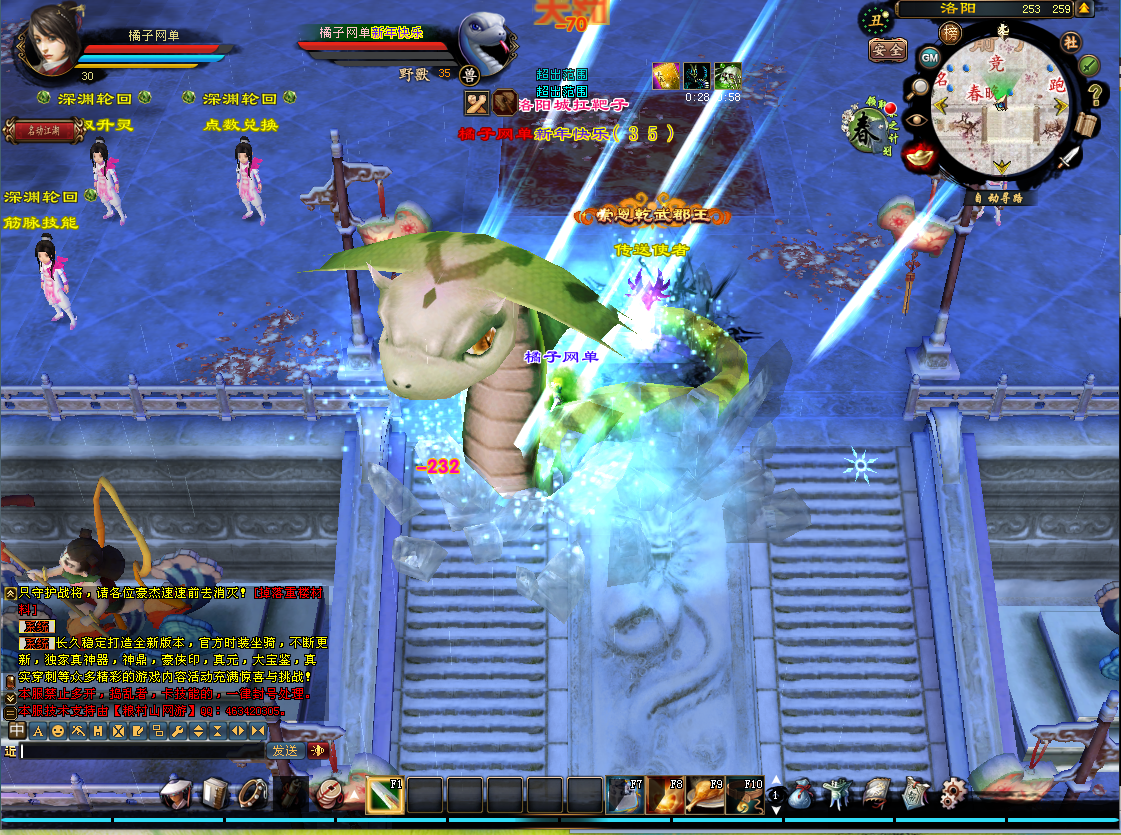Use the F1 green blade skill slot

coord(384,794)
